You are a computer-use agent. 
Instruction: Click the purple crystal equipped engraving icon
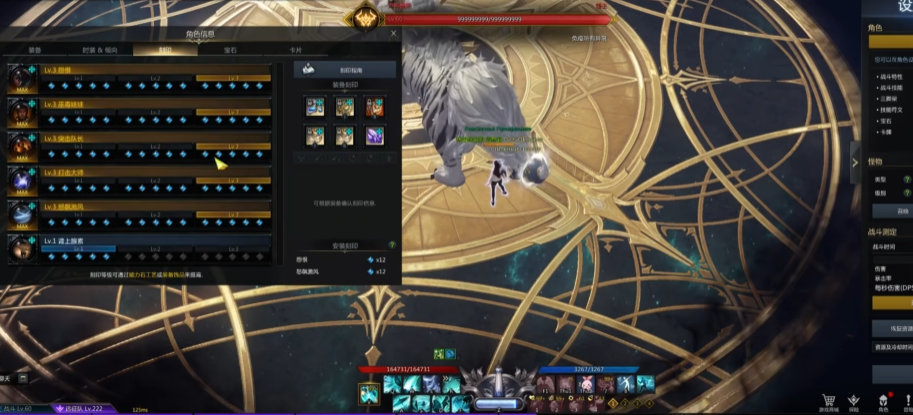point(374,135)
